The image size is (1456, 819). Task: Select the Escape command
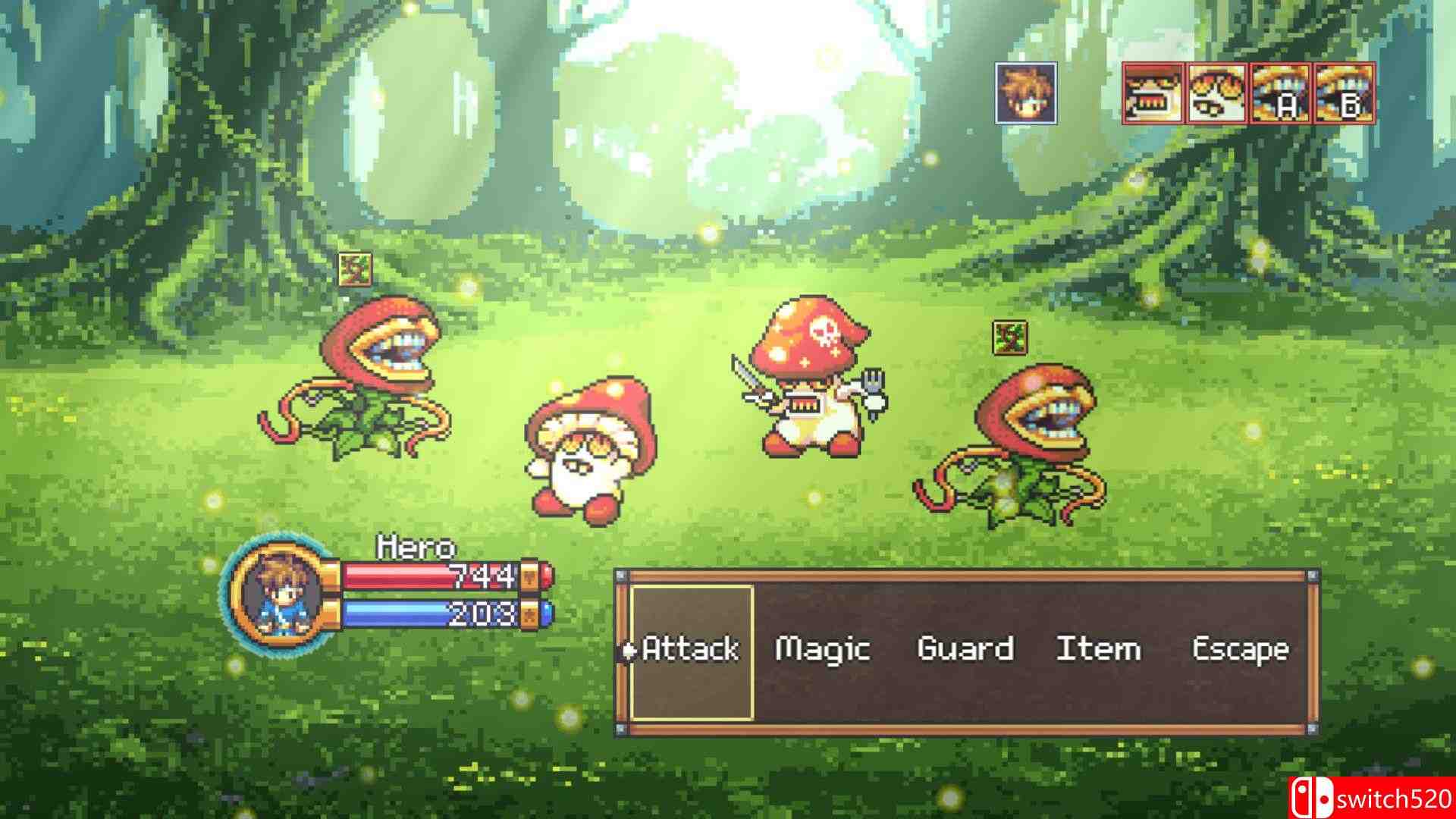(1240, 648)
